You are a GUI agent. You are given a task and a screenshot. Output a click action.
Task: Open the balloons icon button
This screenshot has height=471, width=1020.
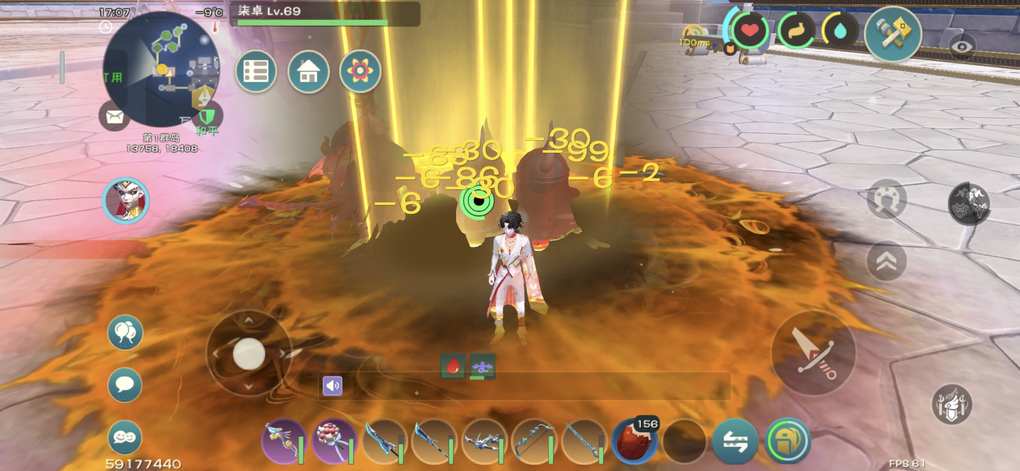point(125,333)
